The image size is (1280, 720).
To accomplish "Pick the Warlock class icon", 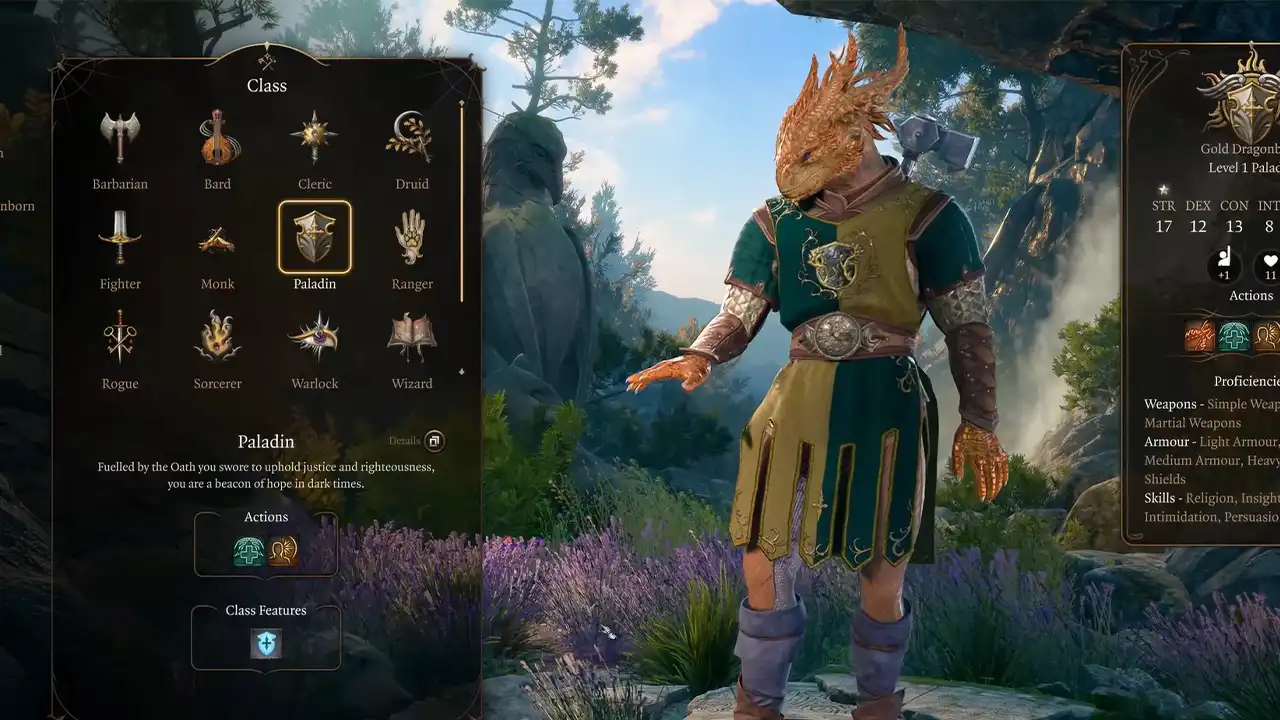I will coord(314,337).
